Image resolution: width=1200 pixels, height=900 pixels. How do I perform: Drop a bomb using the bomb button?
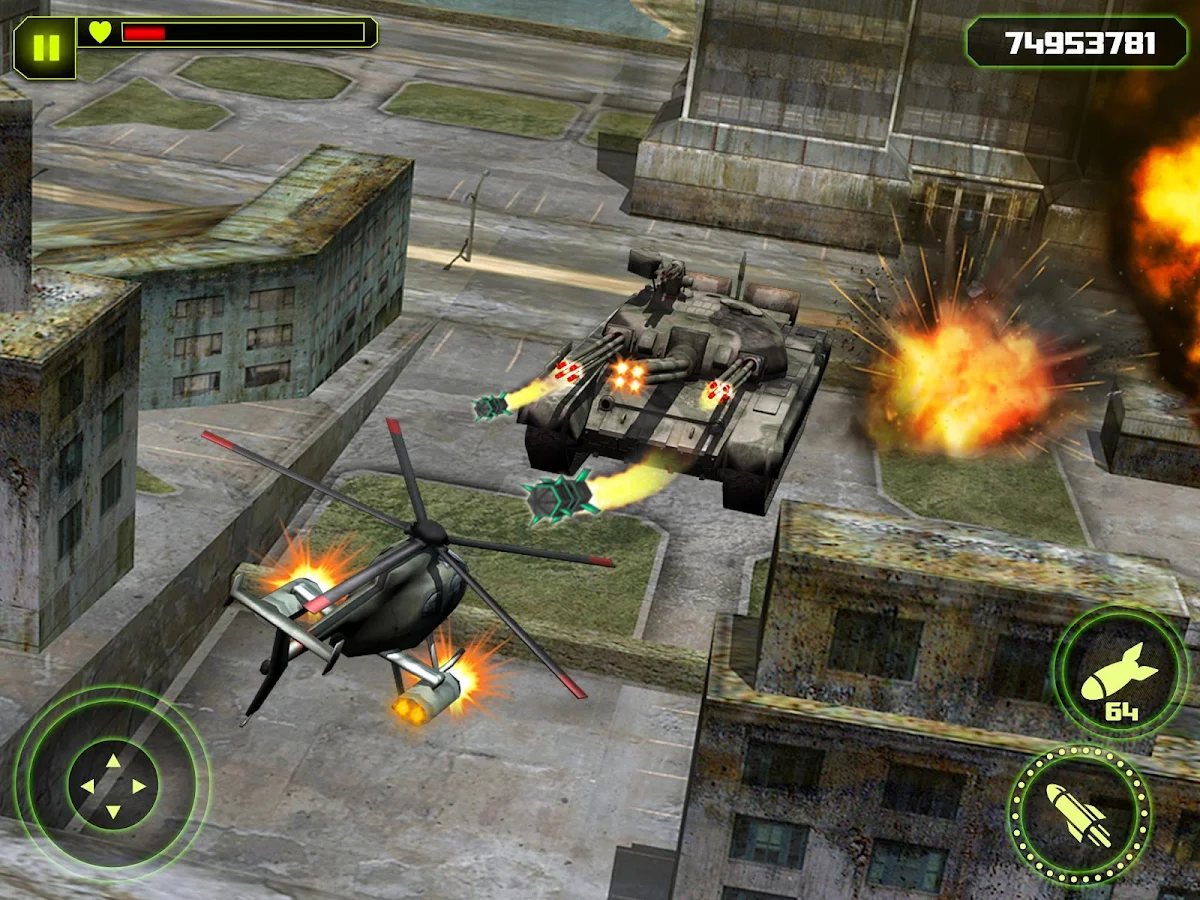(1121, 673)
